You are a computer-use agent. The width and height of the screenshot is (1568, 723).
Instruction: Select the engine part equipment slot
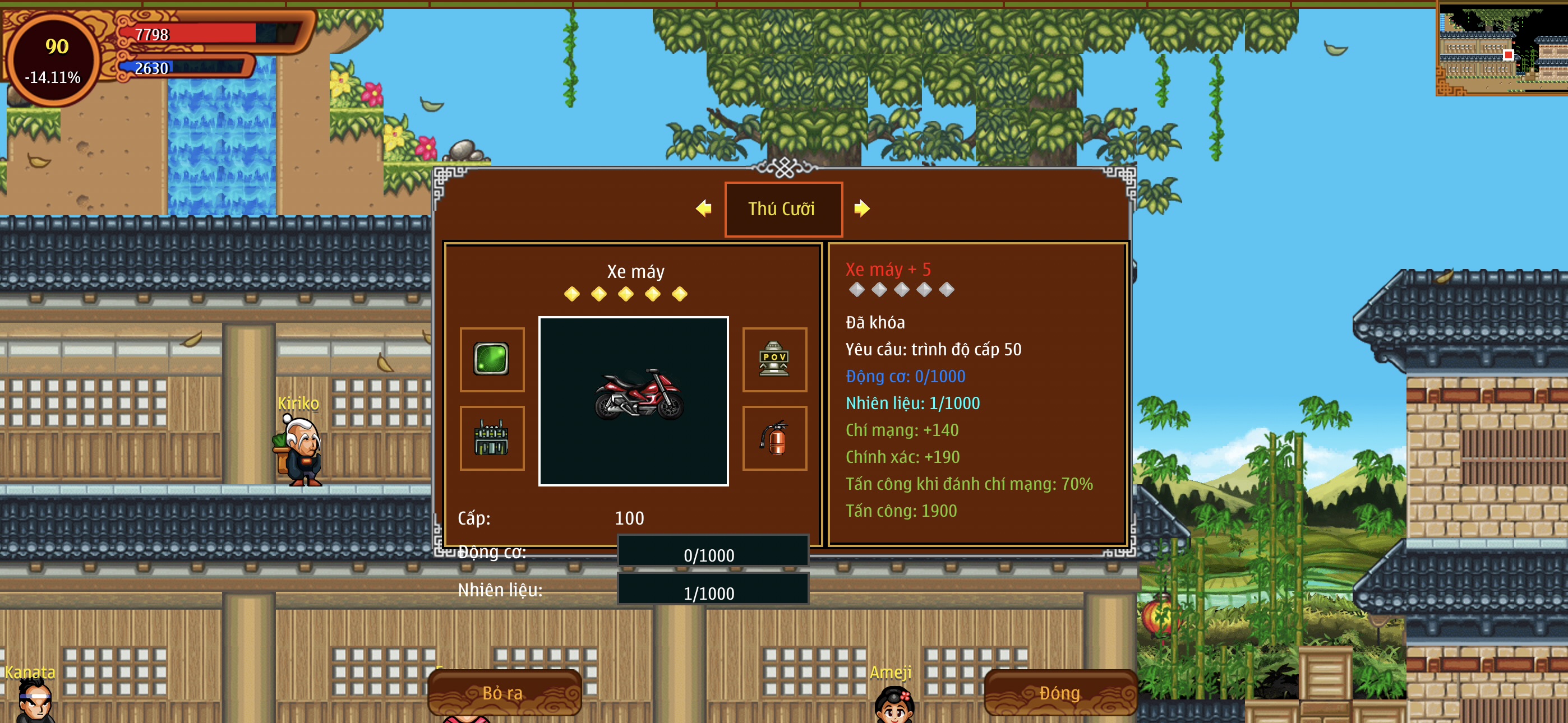click(491, 438)
